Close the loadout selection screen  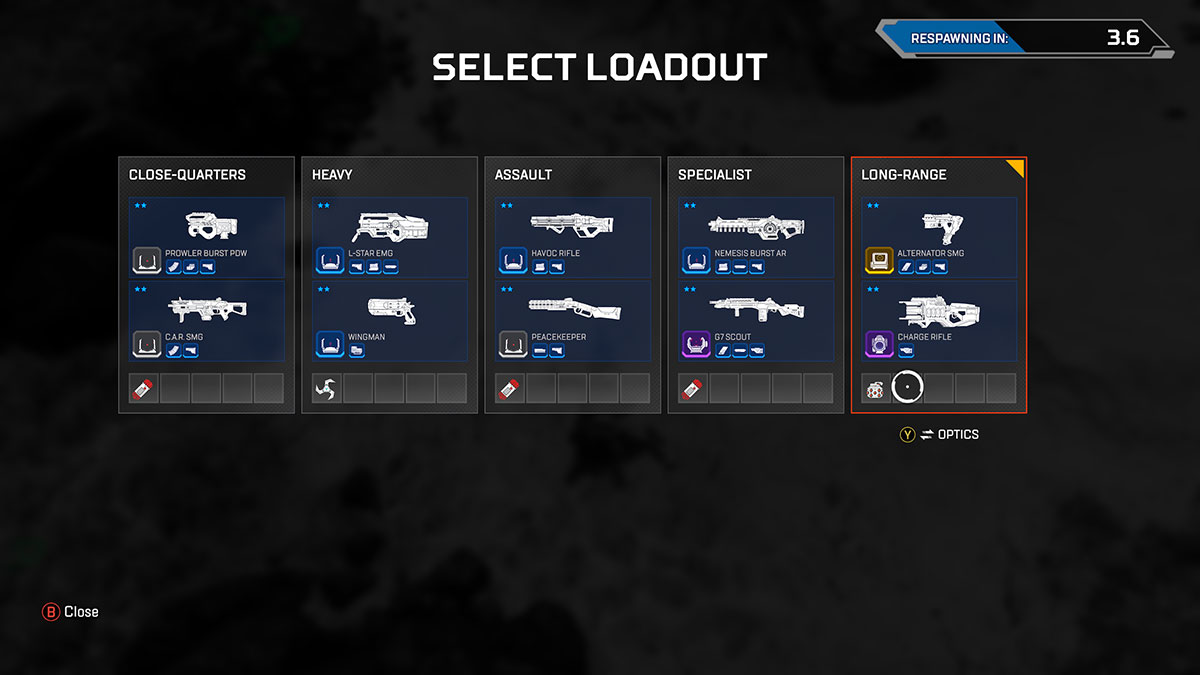click(x=71, y=611)
